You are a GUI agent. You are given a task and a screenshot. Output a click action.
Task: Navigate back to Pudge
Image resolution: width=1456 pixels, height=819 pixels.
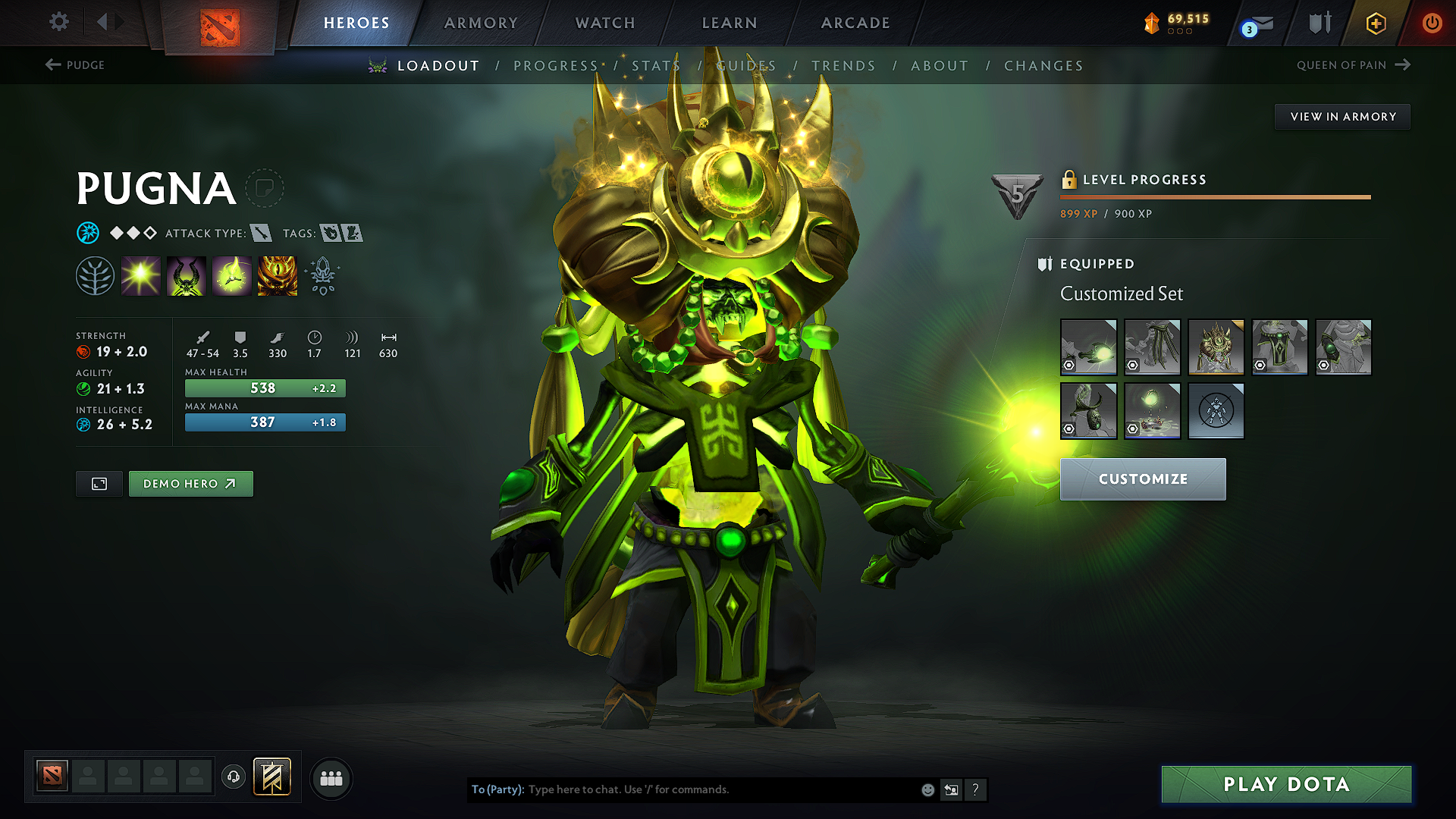(76, 64)
